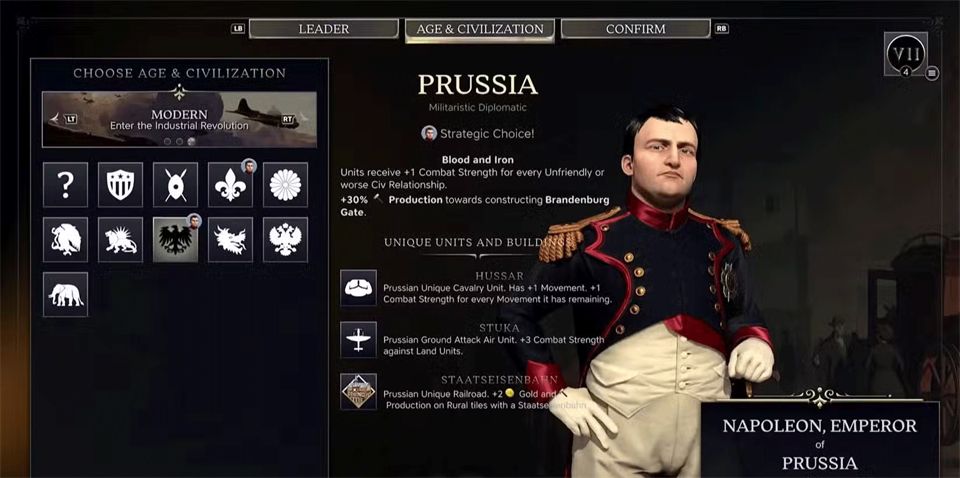Viewport: 960px width, 478px height.
Task: Click the Stuka airplane unit icon
Action: pos(358,340)
